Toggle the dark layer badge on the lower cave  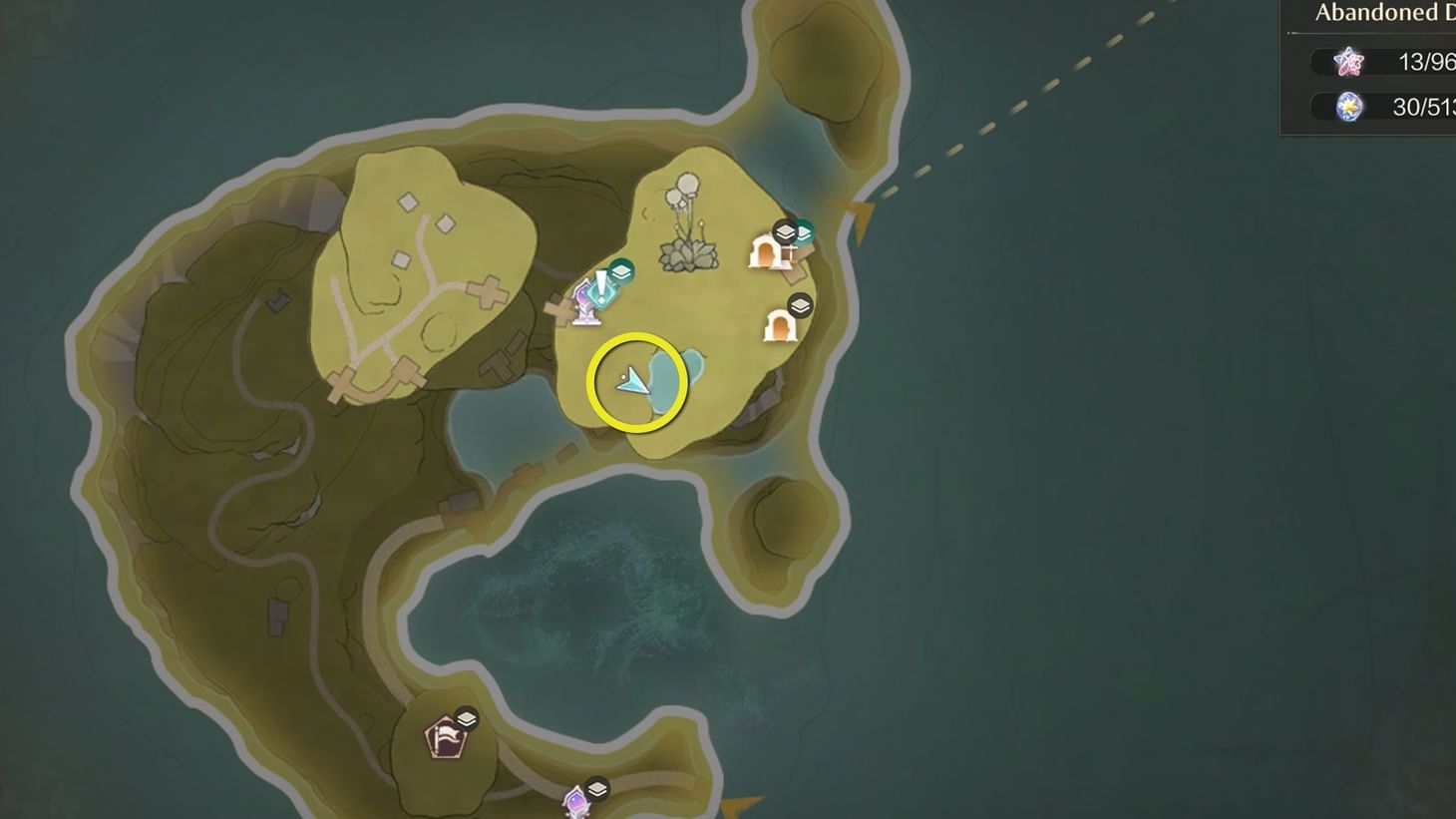pyautogui.click(x=799, y=303)
